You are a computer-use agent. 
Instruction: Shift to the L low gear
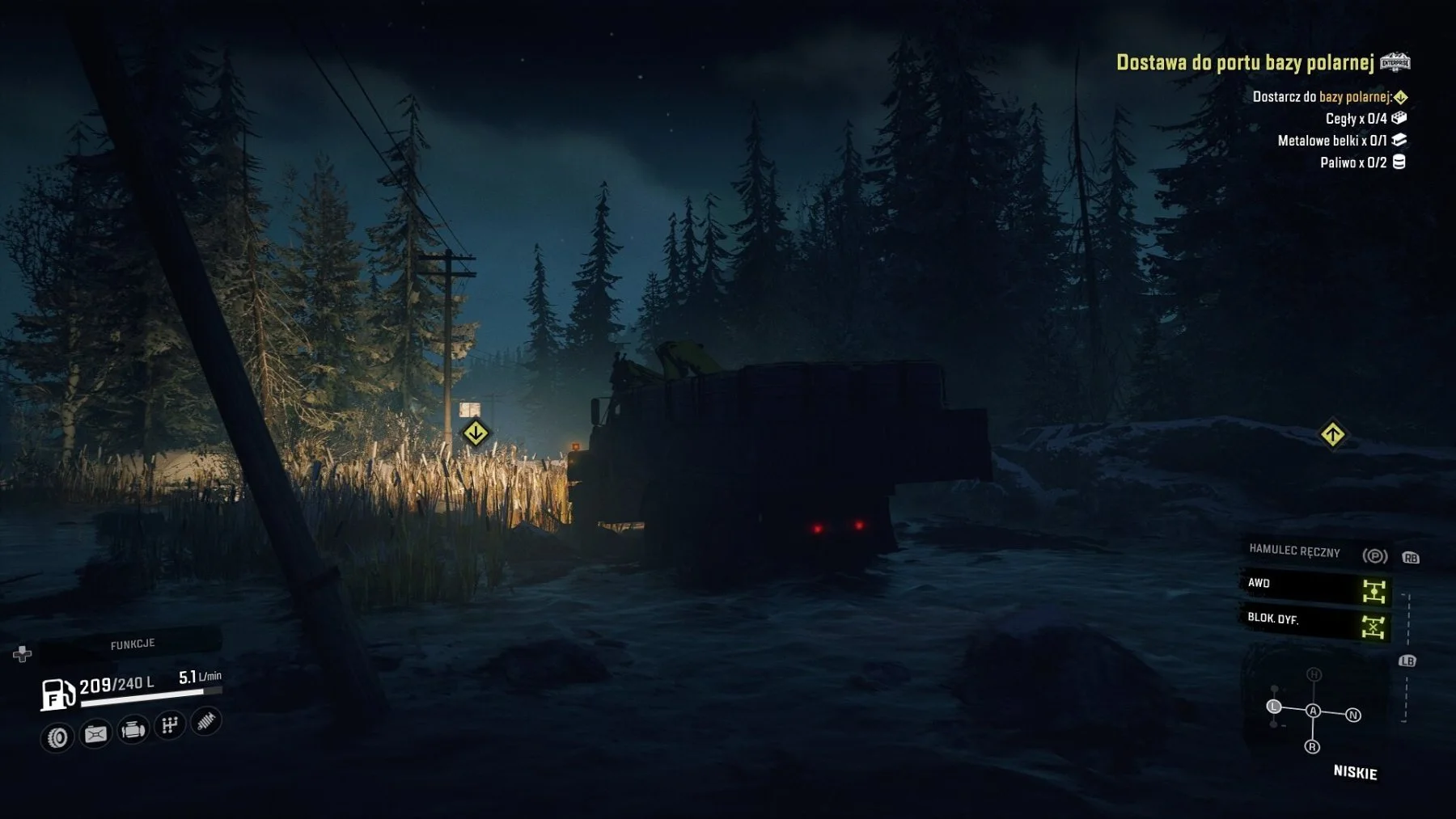1274,707
